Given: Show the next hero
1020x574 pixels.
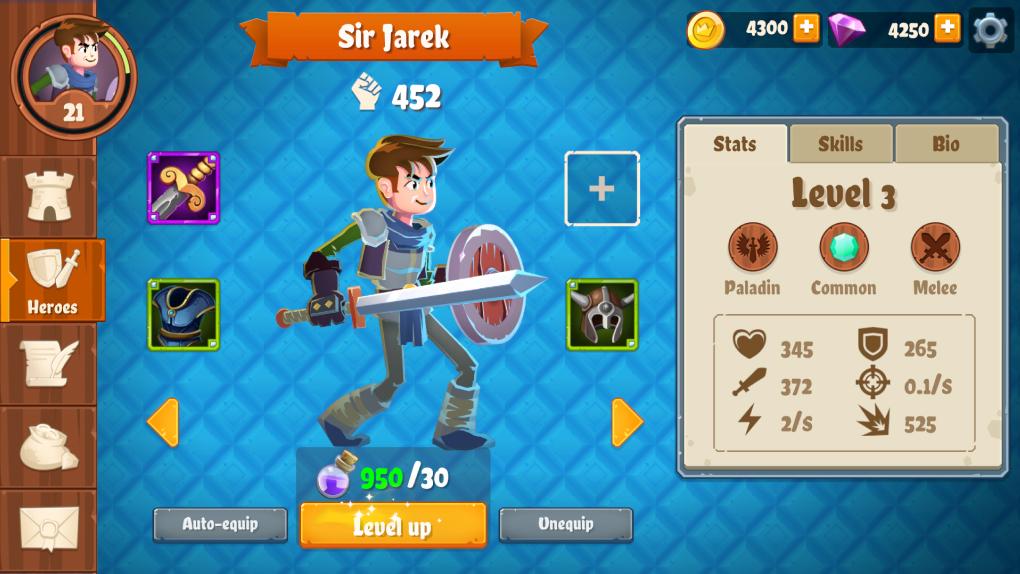Looking at the screenshot, I should 626,422.
